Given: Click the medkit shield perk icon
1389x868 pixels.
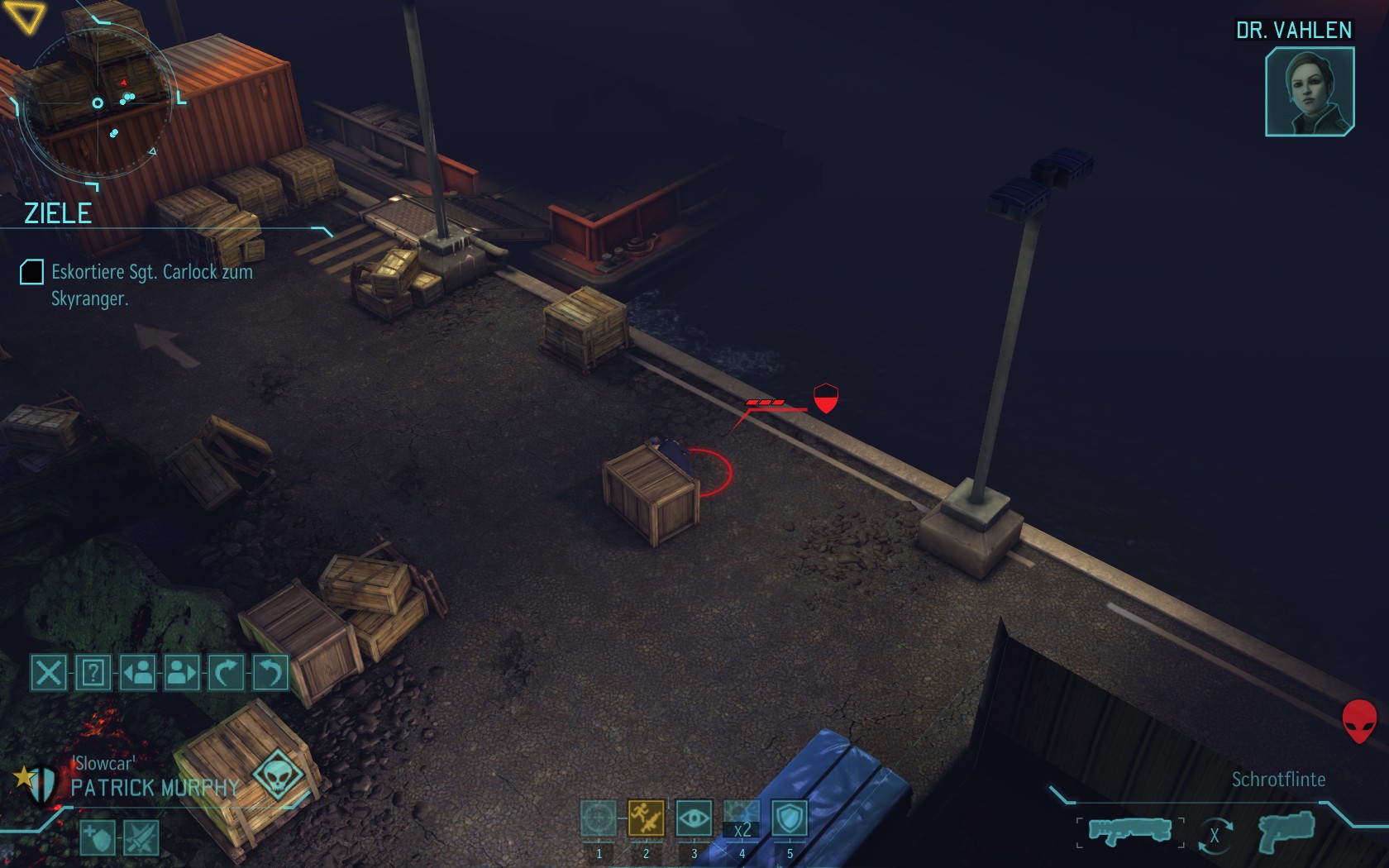Looking at the screenshot, I should (98, 838).
